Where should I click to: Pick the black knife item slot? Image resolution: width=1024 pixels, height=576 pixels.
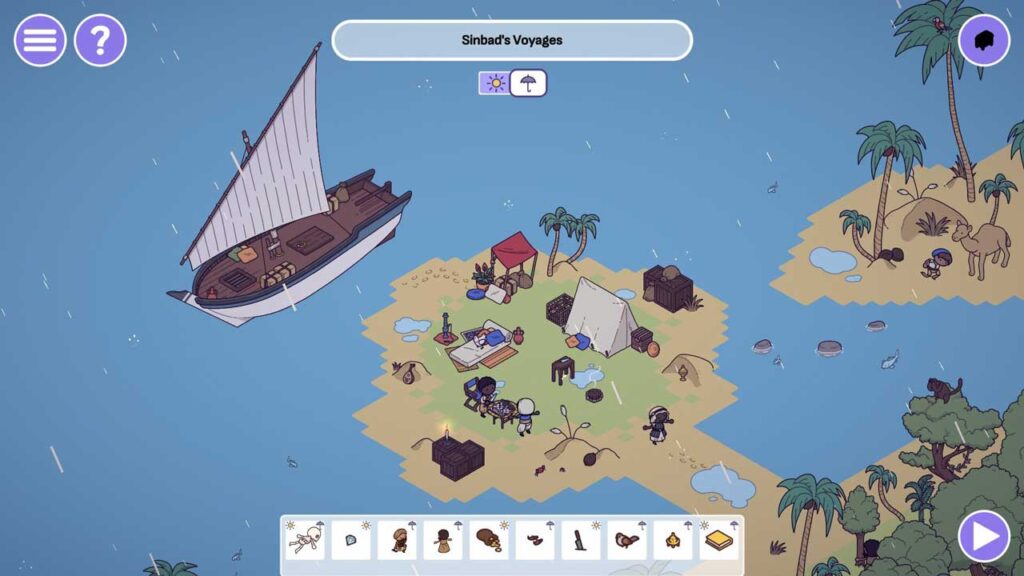point(581,540)
